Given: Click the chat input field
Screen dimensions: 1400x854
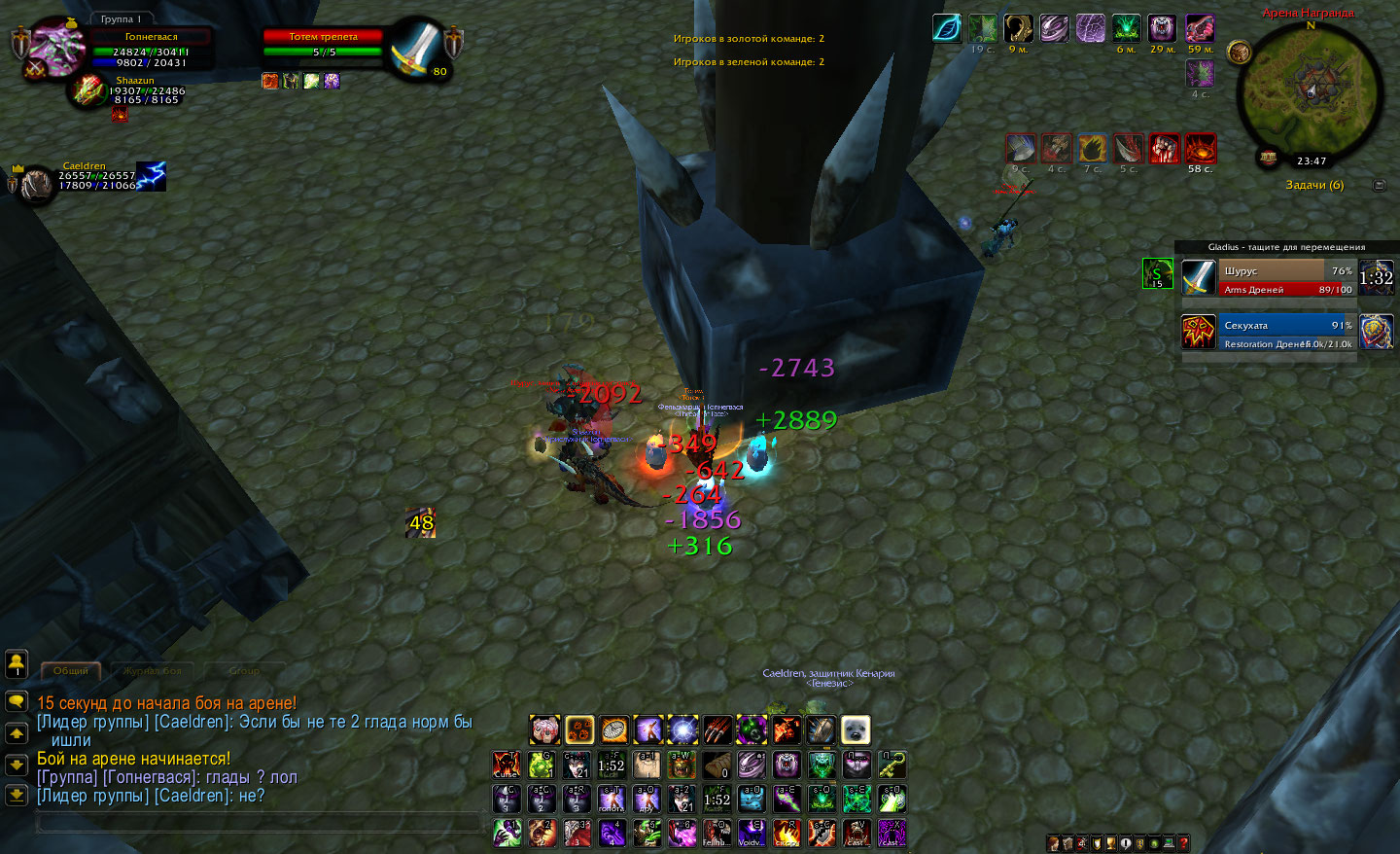Looking at the screenshot, I should coord(258,823).
